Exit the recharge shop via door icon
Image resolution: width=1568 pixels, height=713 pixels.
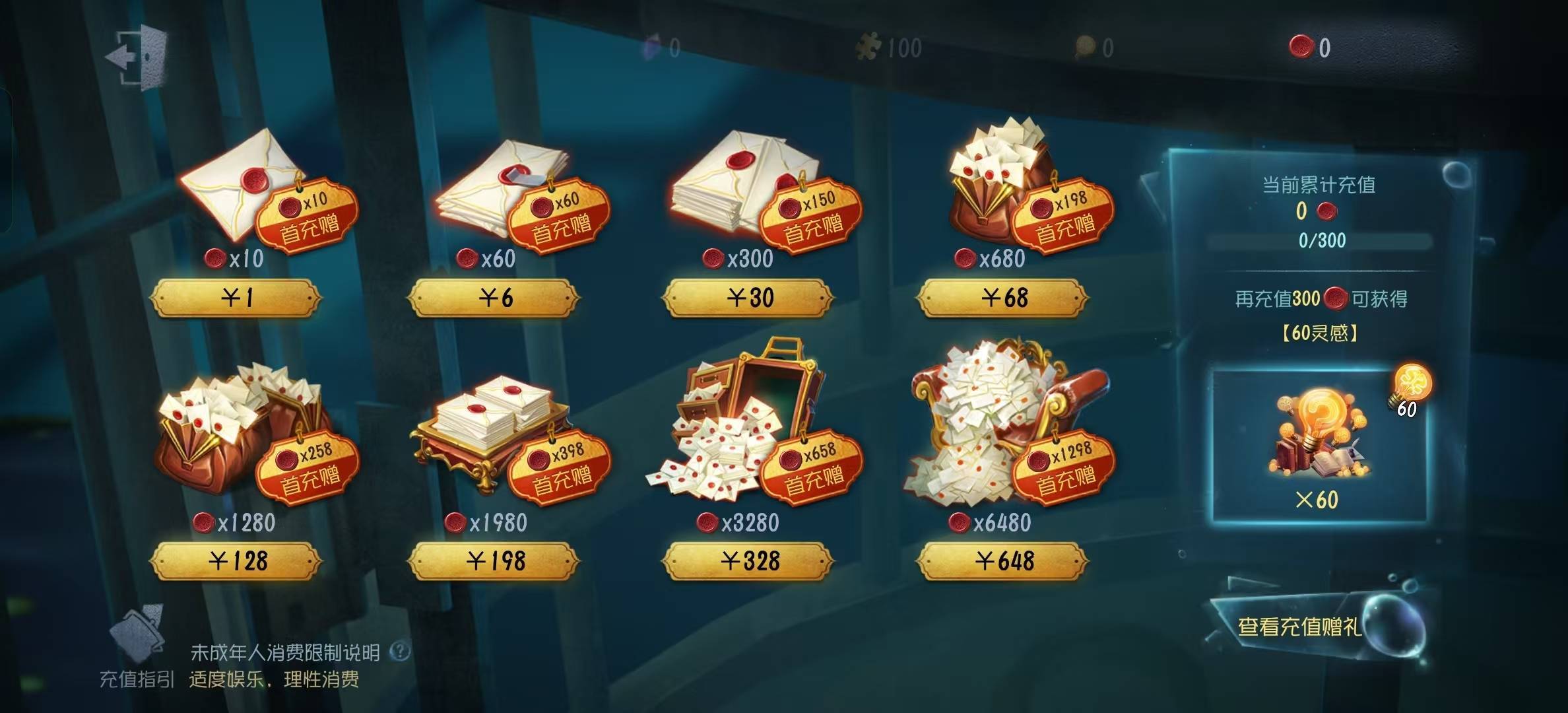[x=137, y=58]
